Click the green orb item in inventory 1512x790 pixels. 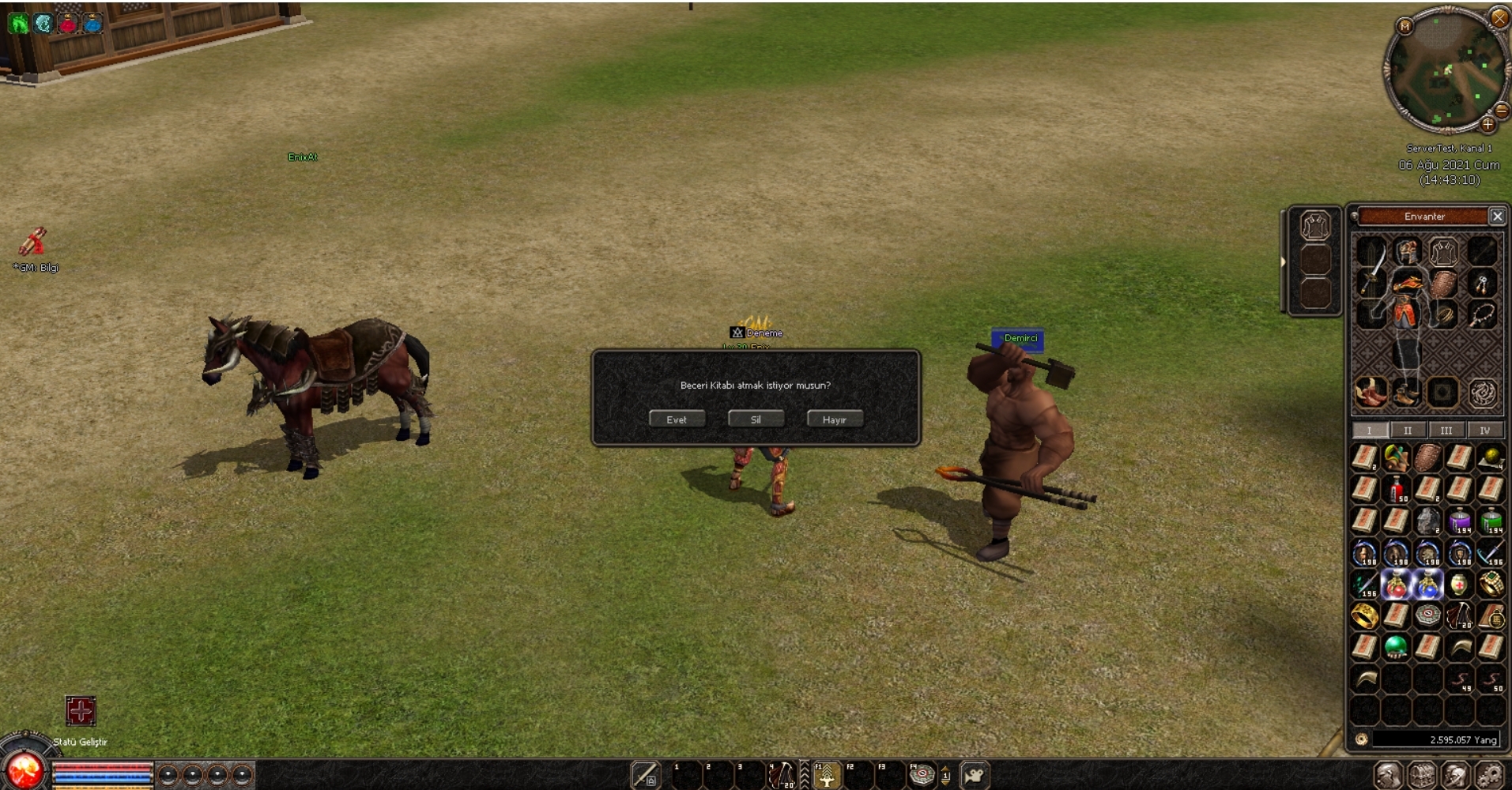(x=1396, y=647)
